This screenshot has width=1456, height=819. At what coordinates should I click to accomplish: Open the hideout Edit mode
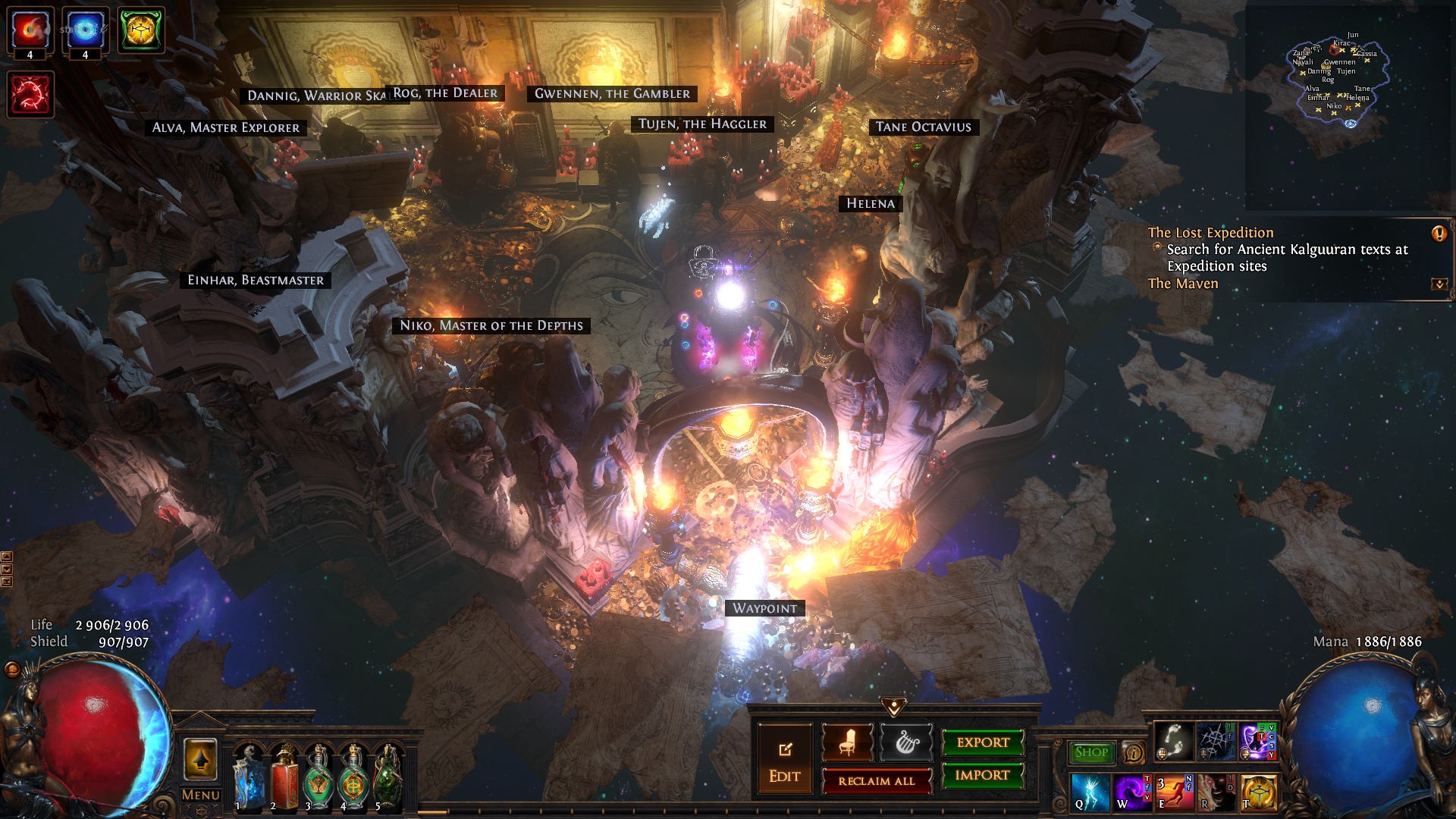point(785,761)
